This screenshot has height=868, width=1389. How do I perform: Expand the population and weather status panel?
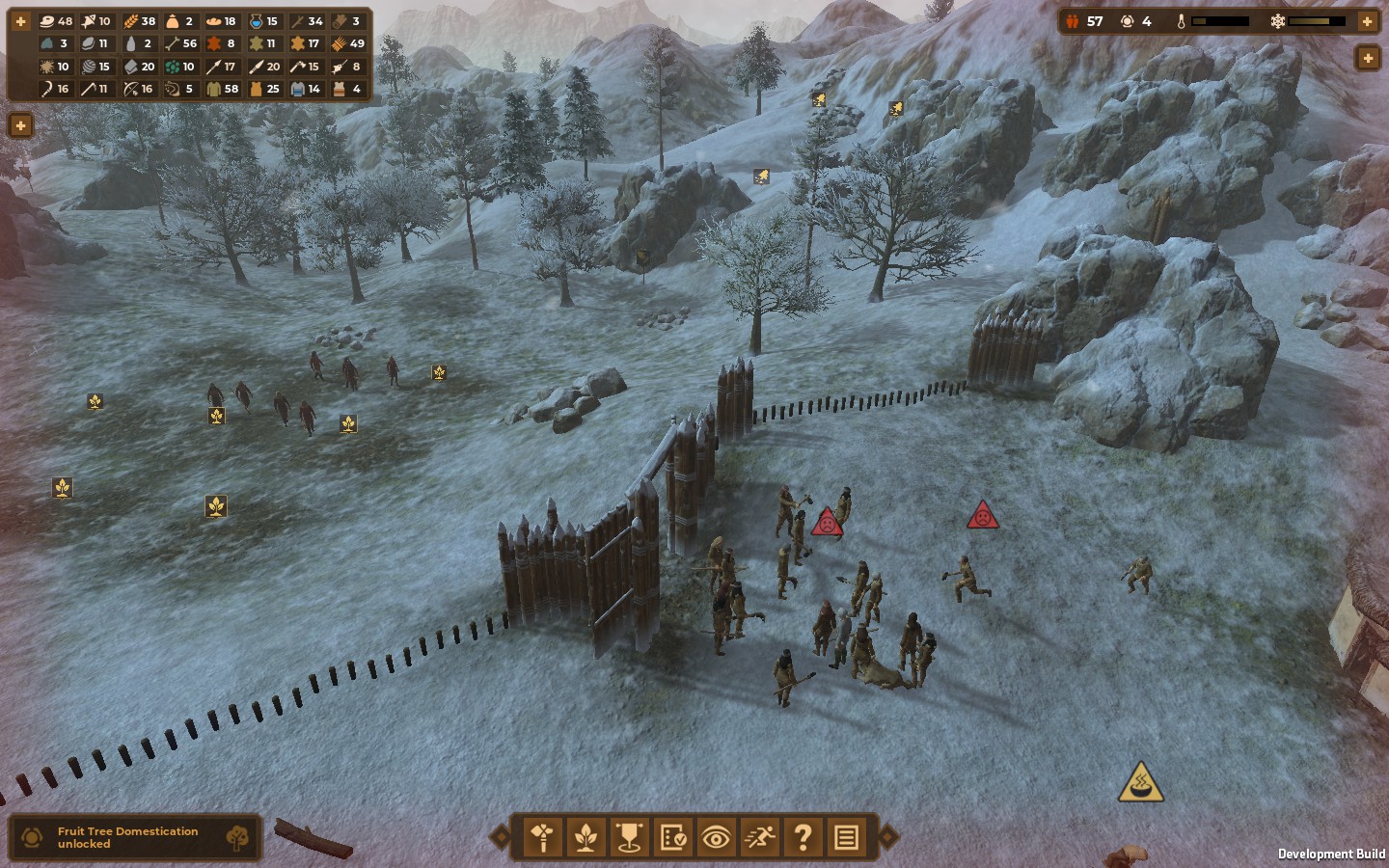[1367, 21]
